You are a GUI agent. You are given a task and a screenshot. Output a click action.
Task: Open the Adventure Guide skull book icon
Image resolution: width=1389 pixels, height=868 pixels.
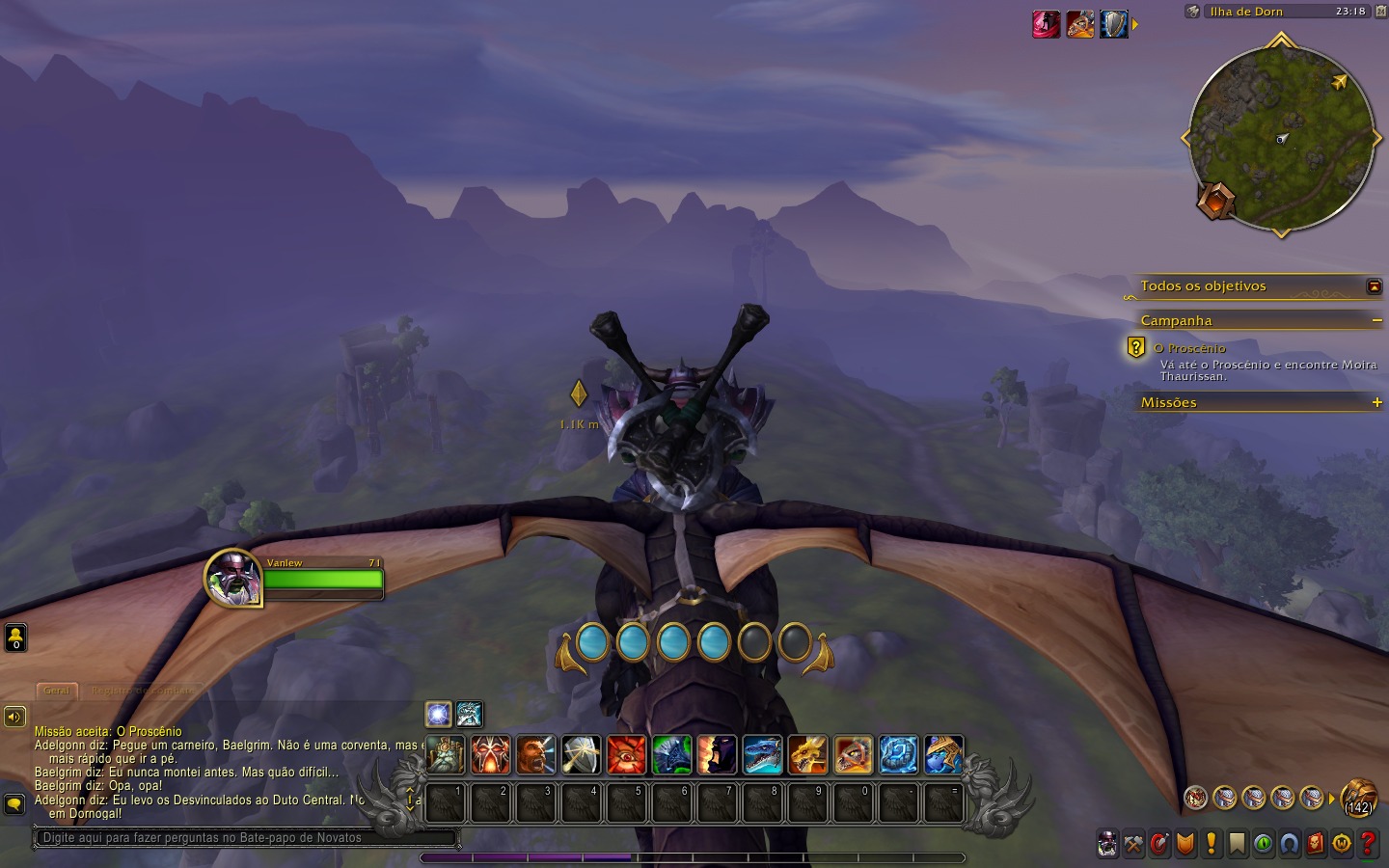(x=1316, y=844)
